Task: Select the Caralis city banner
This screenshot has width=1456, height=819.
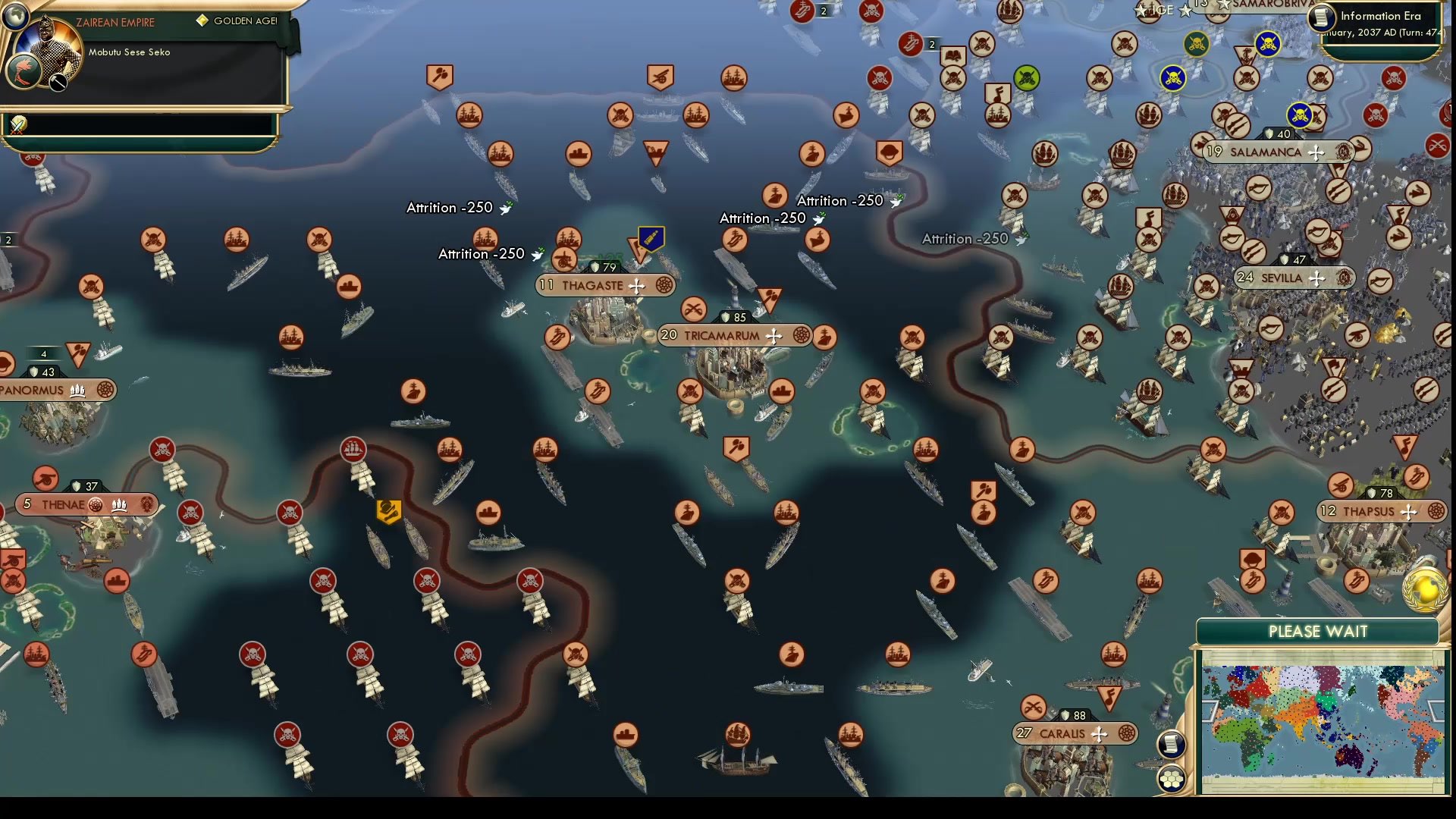Action: [x=1075, y=733]
